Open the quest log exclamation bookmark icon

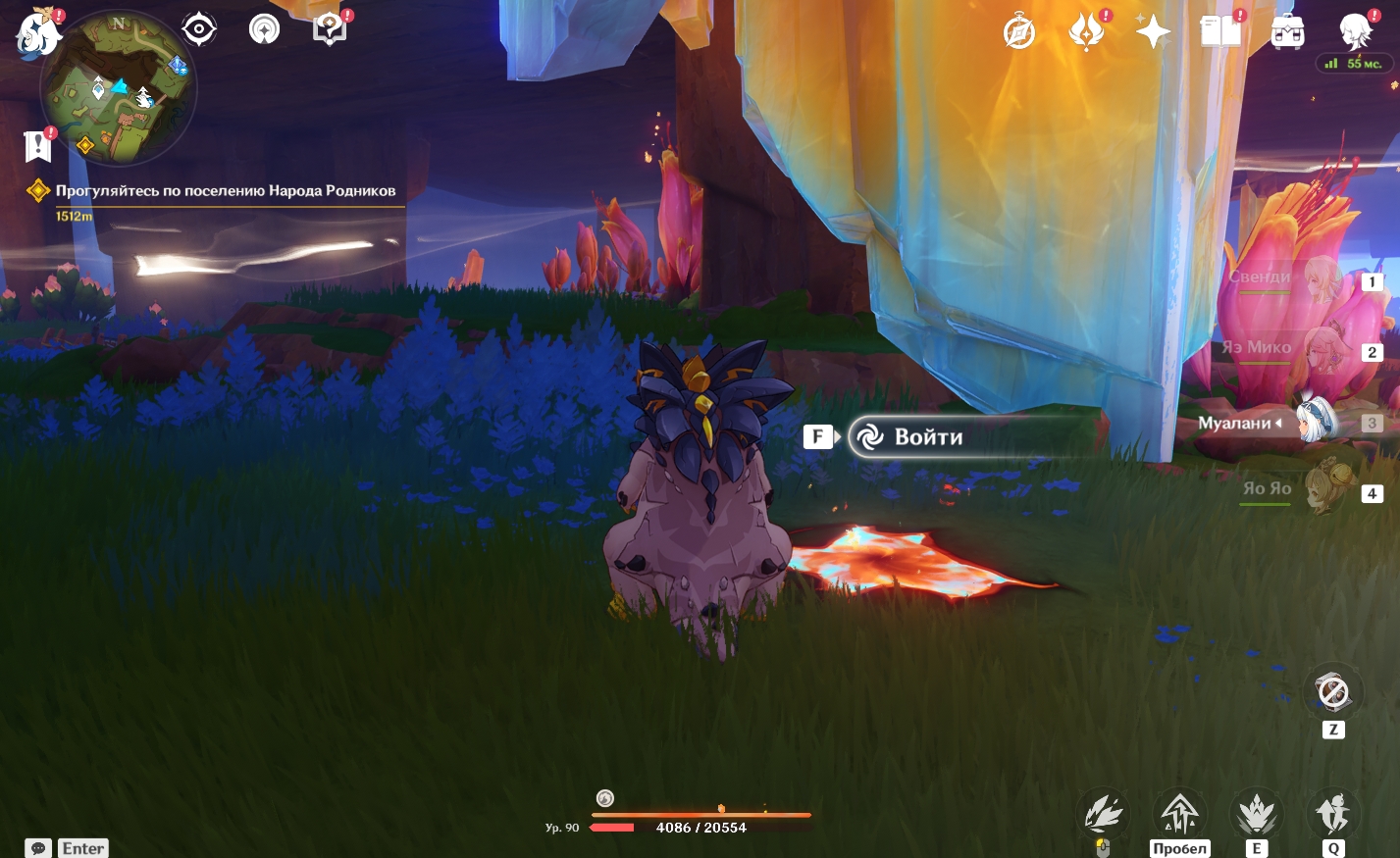coord(38,146)
